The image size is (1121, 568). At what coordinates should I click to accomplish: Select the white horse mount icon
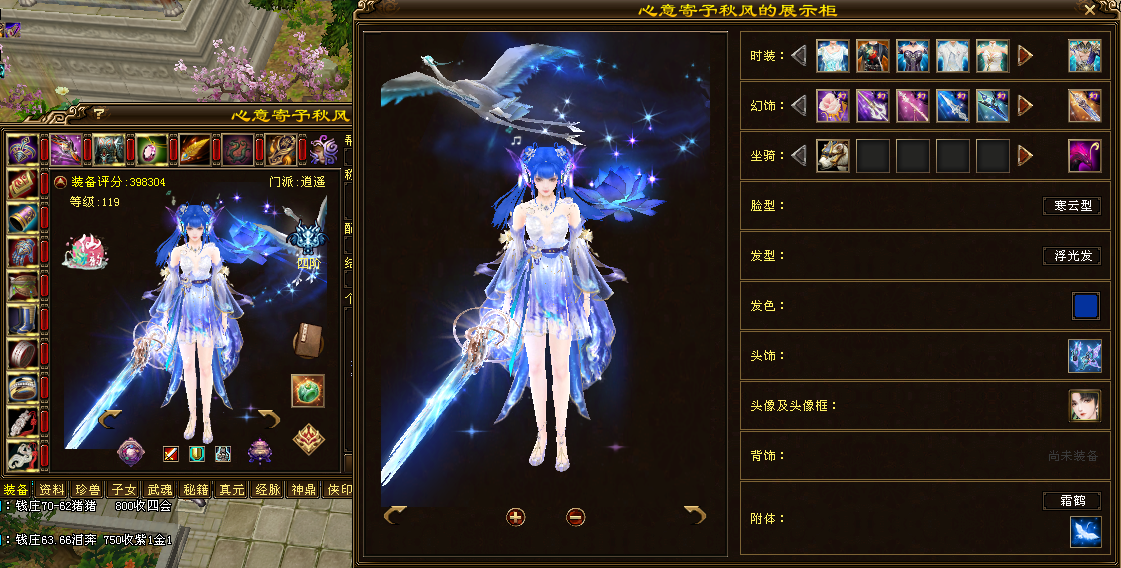[833, 156]
